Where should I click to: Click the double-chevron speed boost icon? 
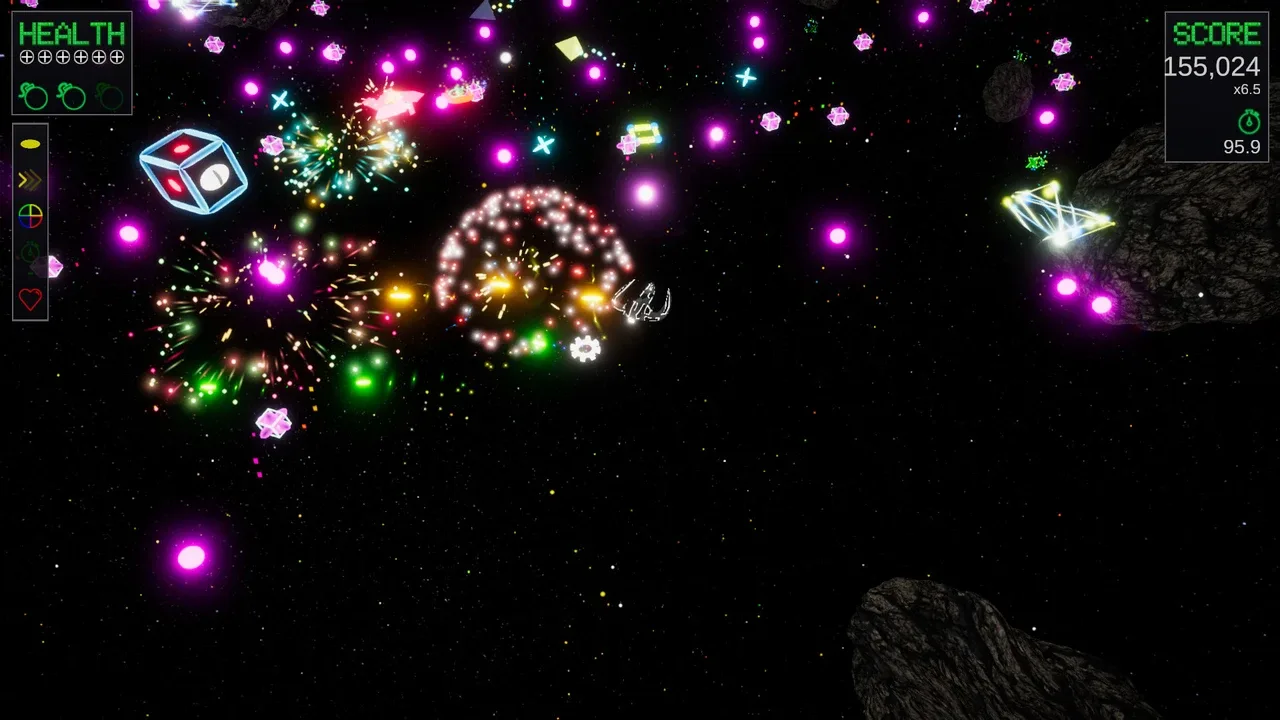[29, 180]
